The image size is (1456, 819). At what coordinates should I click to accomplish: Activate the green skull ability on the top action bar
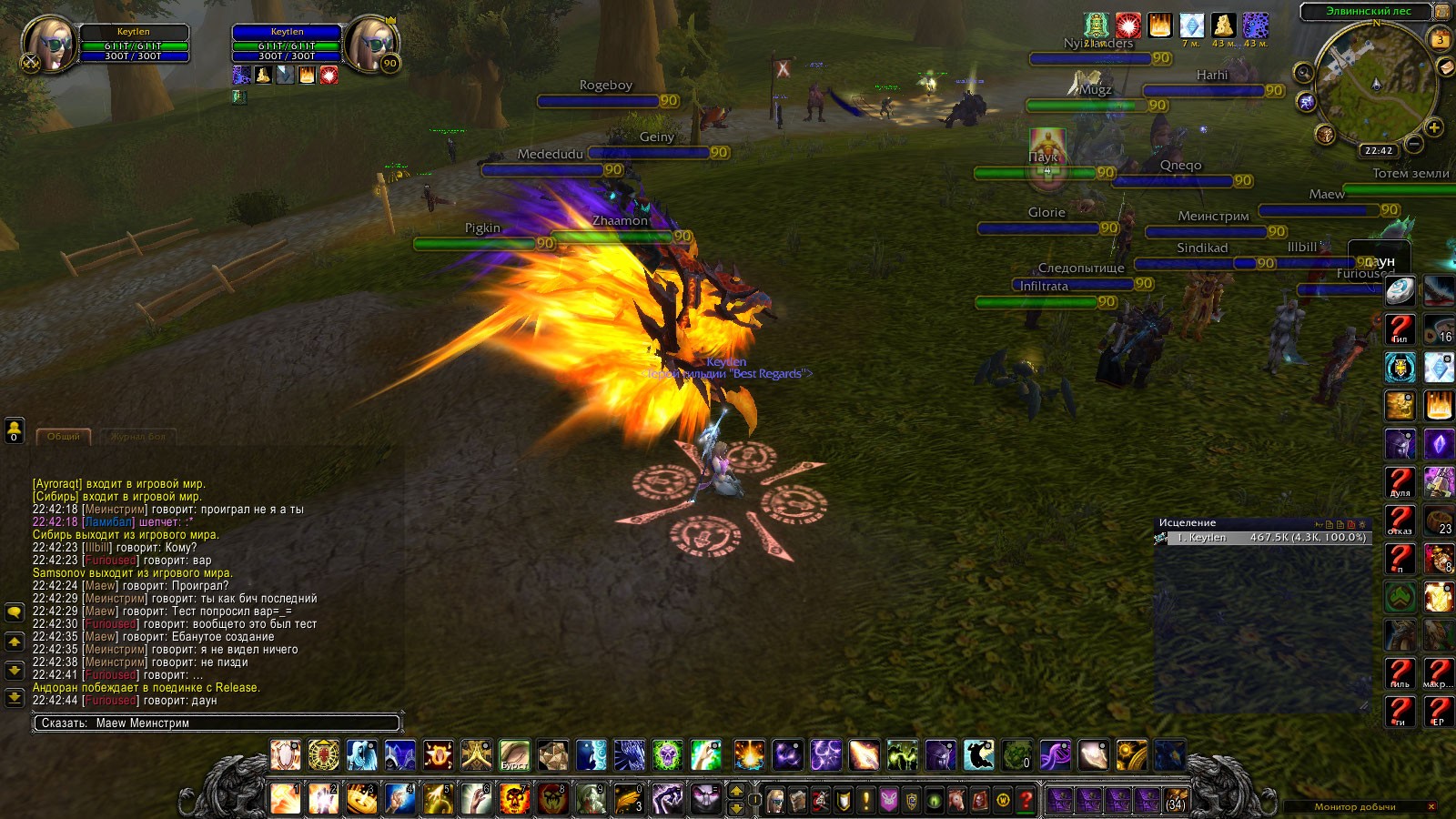click(667, 755)
